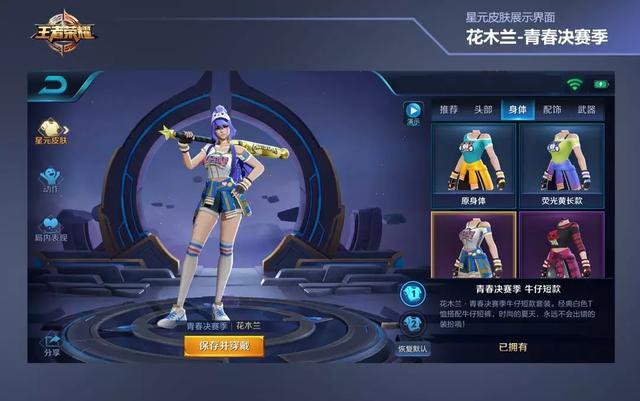Play the 演示 demo preview
The image size is (640, 401).
(413, 112)
